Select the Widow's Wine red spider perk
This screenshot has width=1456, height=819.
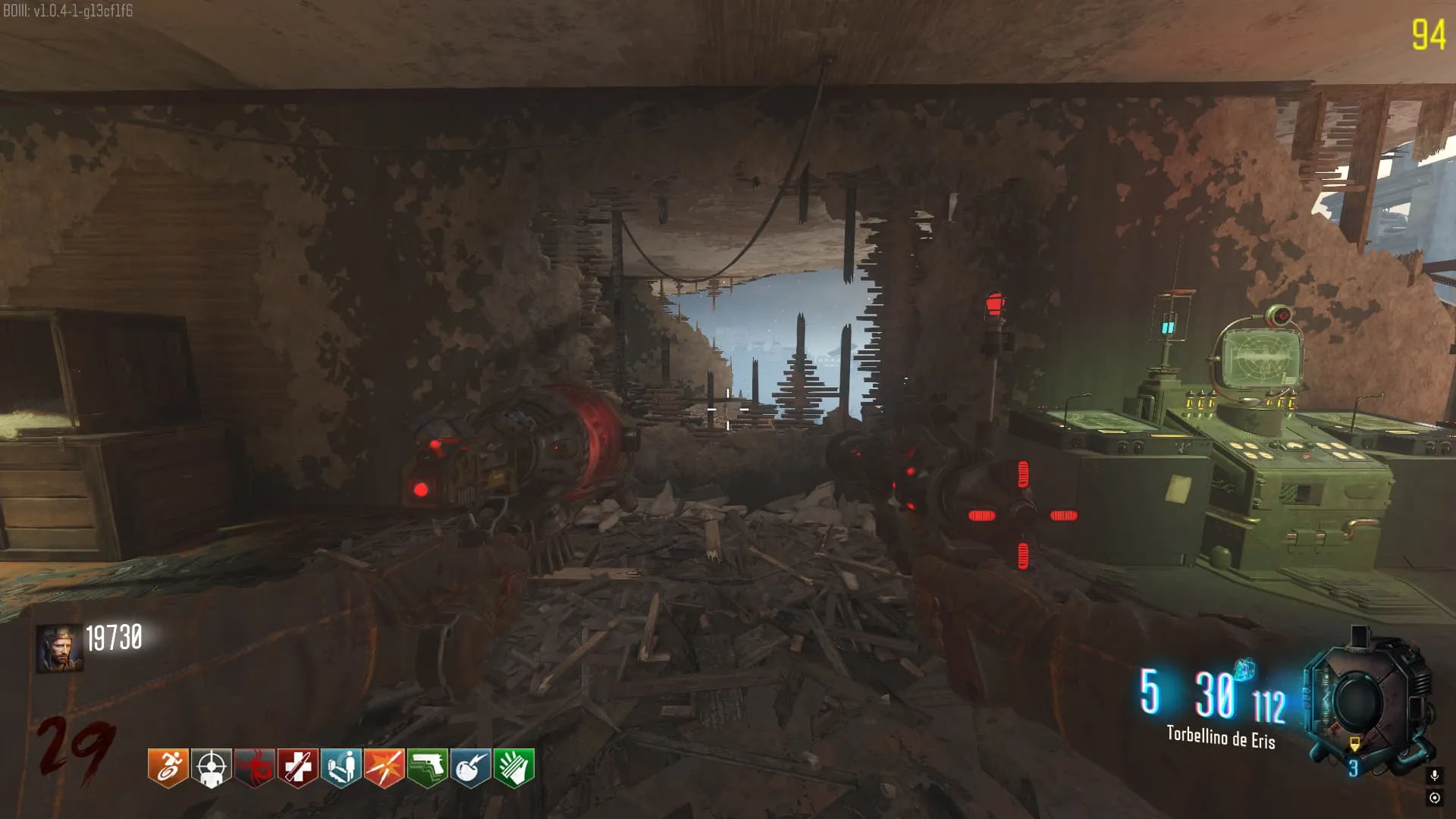tap(254, 768)
